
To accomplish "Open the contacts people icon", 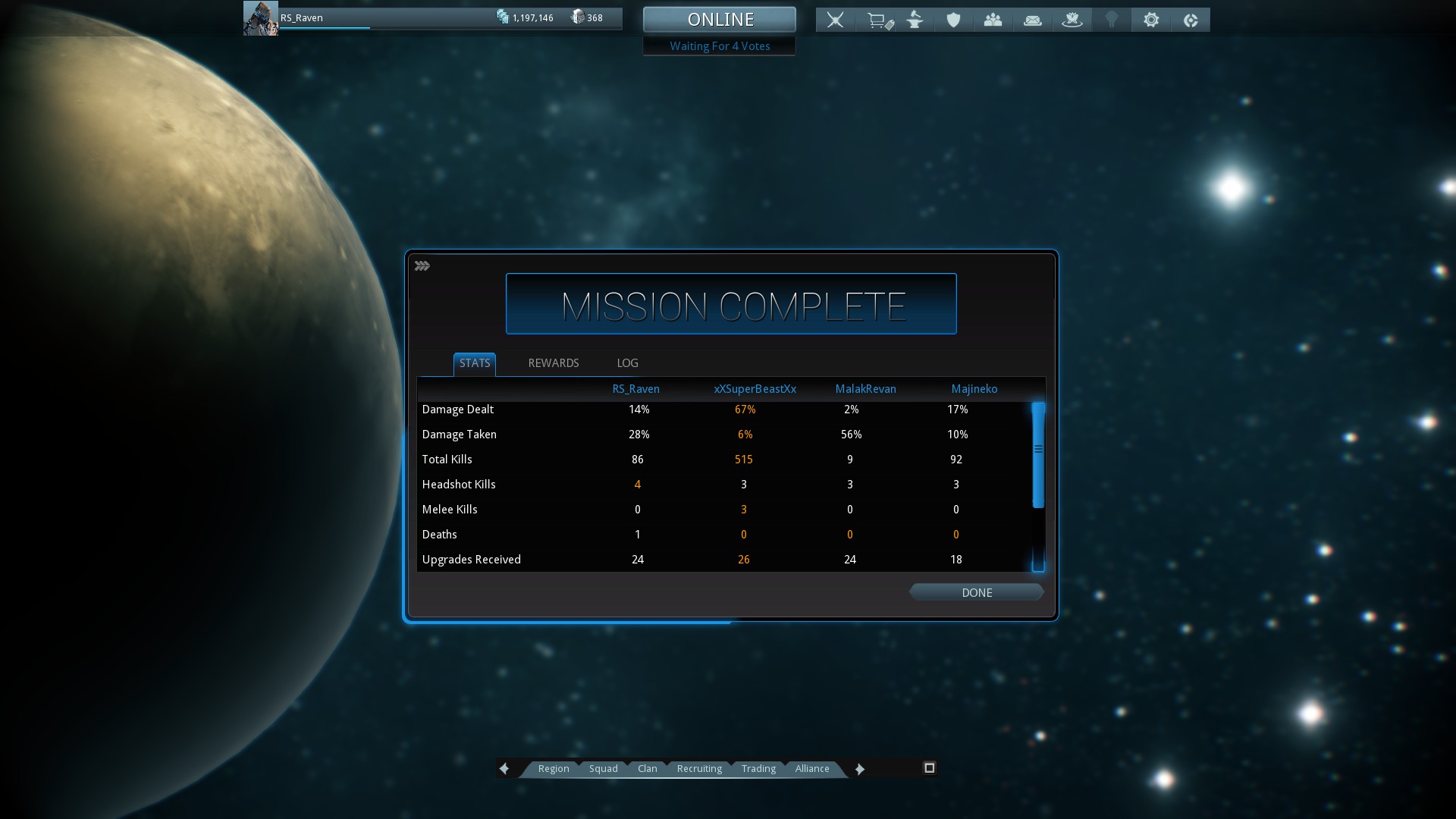I will coord(993,20).
